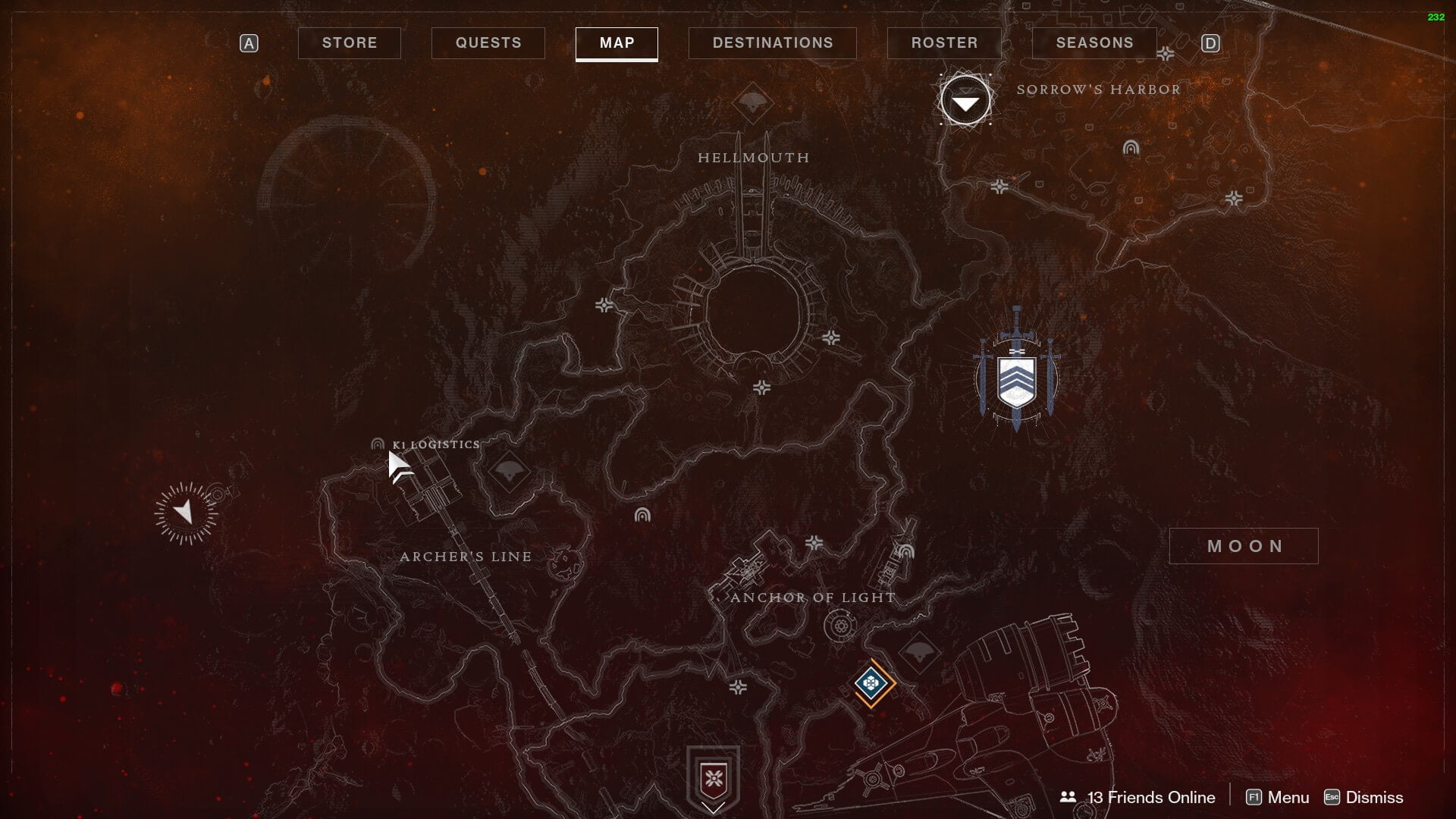
Task: Select the blue diamond vendor marker
Action: (871, 683)
